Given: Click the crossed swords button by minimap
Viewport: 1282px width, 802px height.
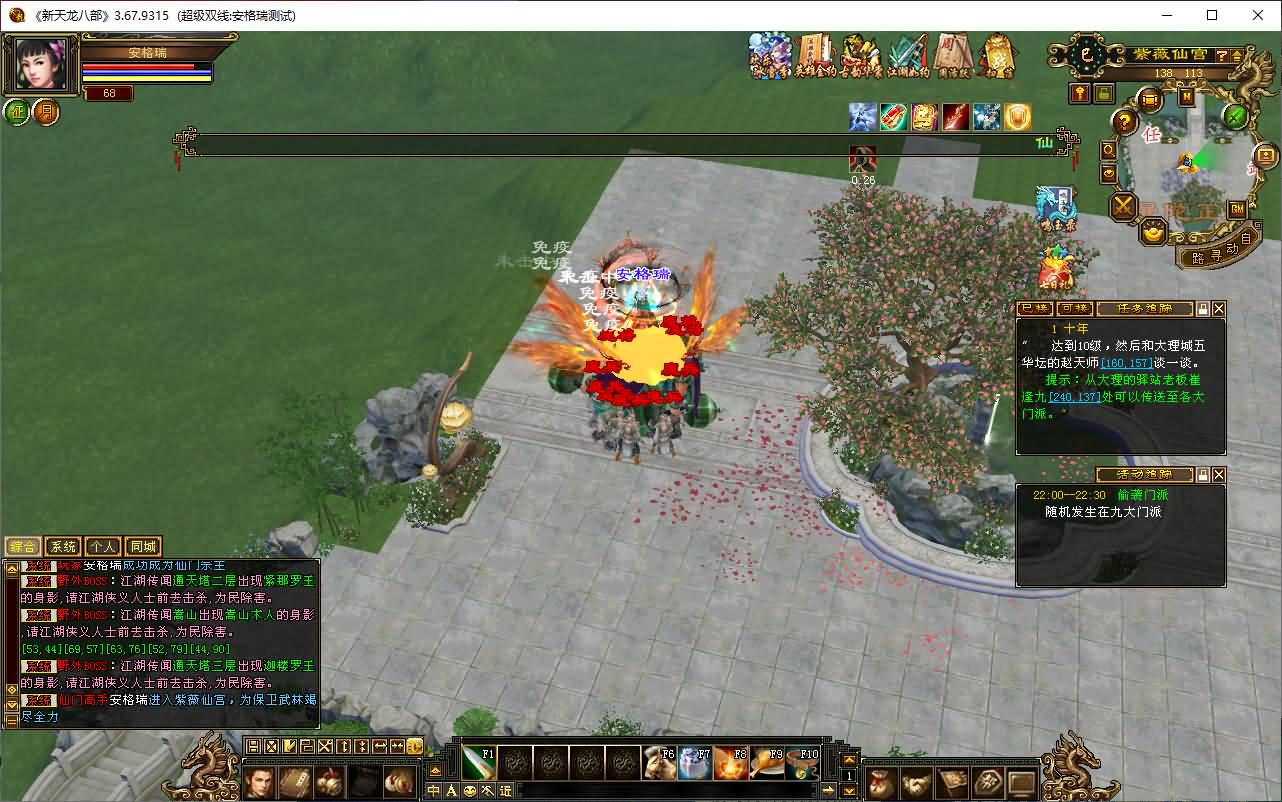Looking at the screenshot, I should tap(1124, 207).
